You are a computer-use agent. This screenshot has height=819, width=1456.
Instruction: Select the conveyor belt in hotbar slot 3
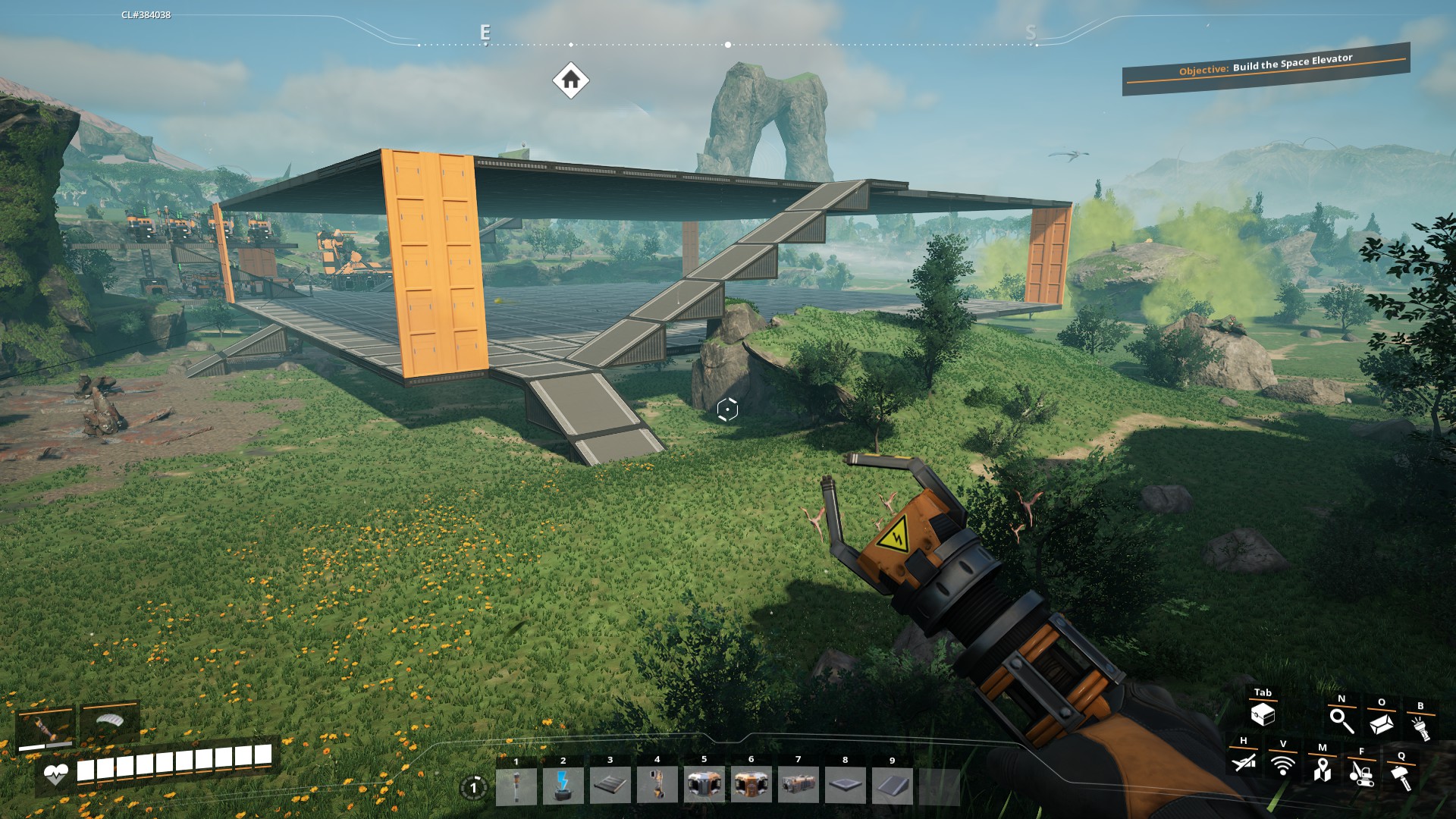pos(610,786)
